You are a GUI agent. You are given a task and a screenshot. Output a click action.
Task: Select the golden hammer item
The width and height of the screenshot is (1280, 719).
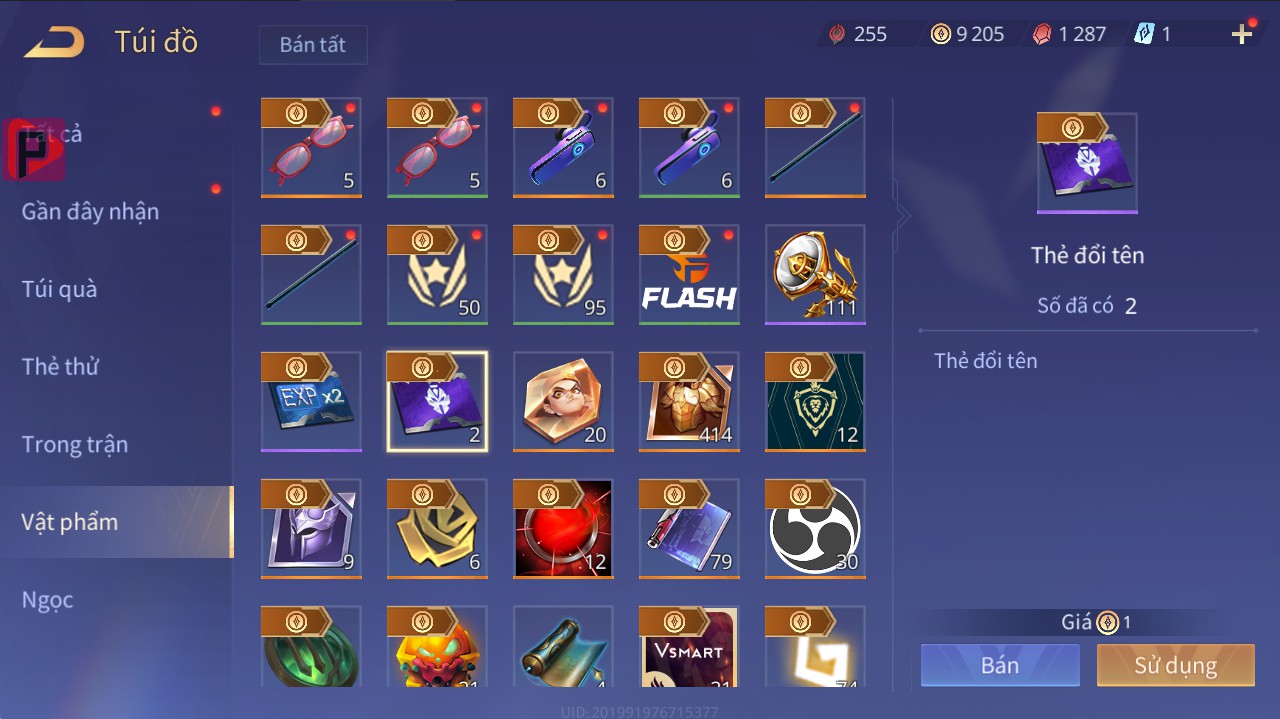815,275
